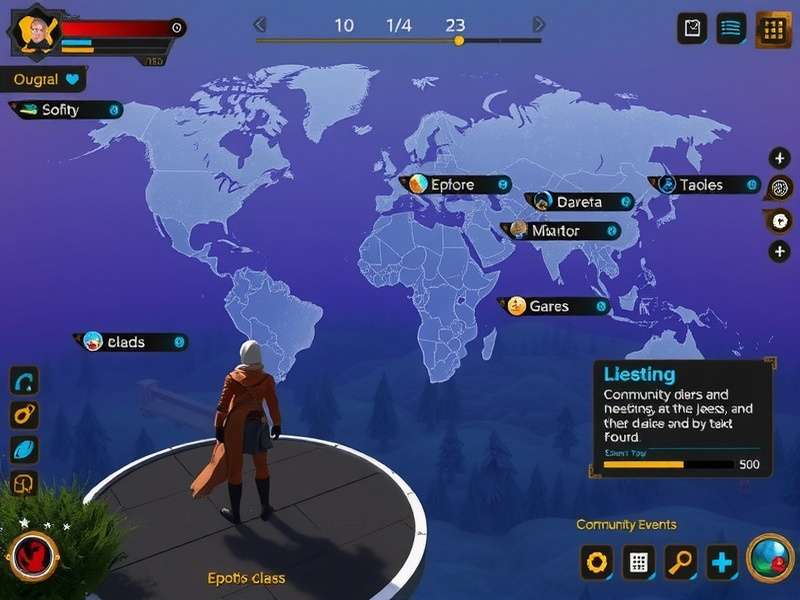800x600 pixels.
Task: Advance with the right arrow at top
Action: click(539, 25)
